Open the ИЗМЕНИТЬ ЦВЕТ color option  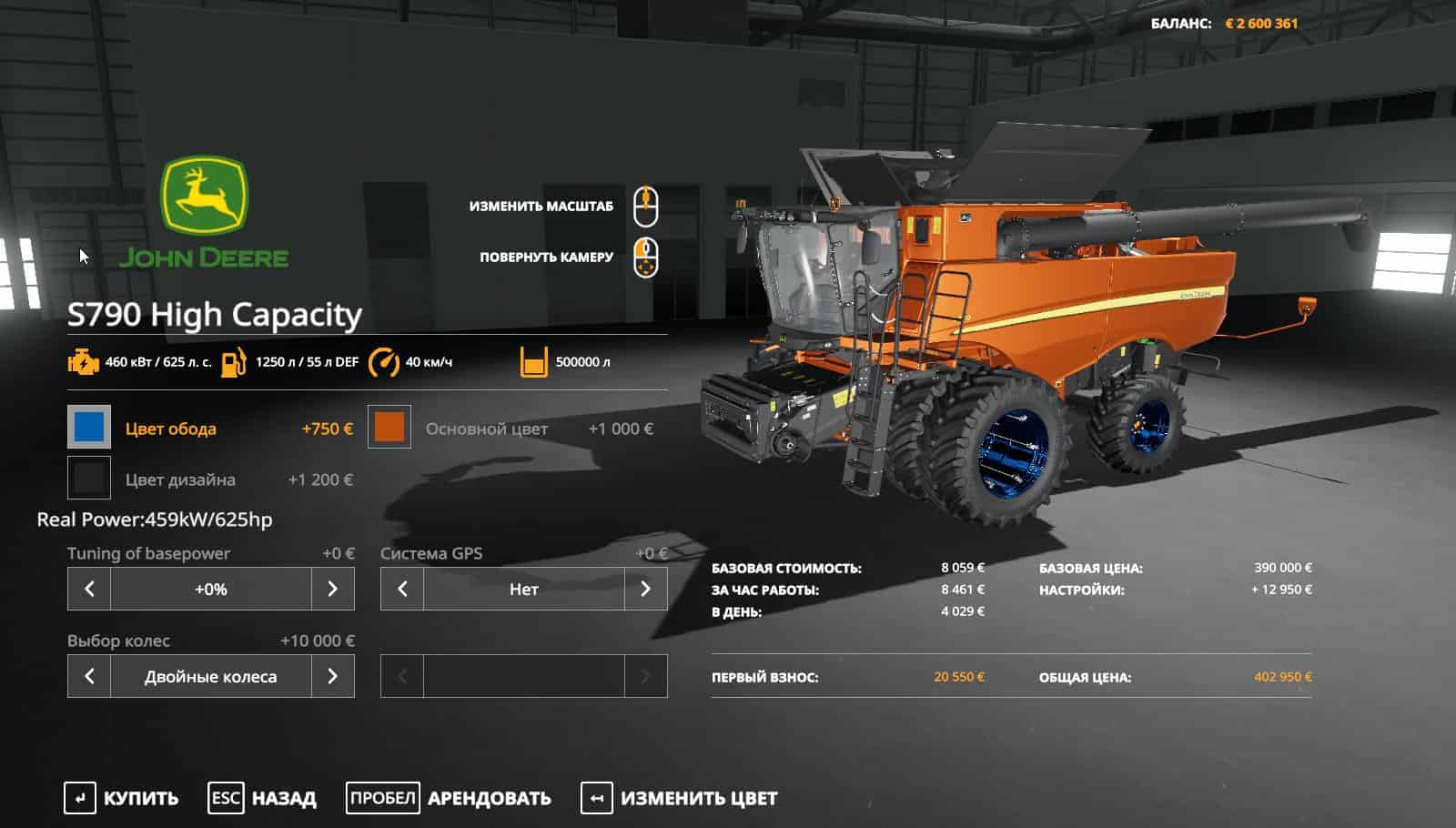point(680,798)
